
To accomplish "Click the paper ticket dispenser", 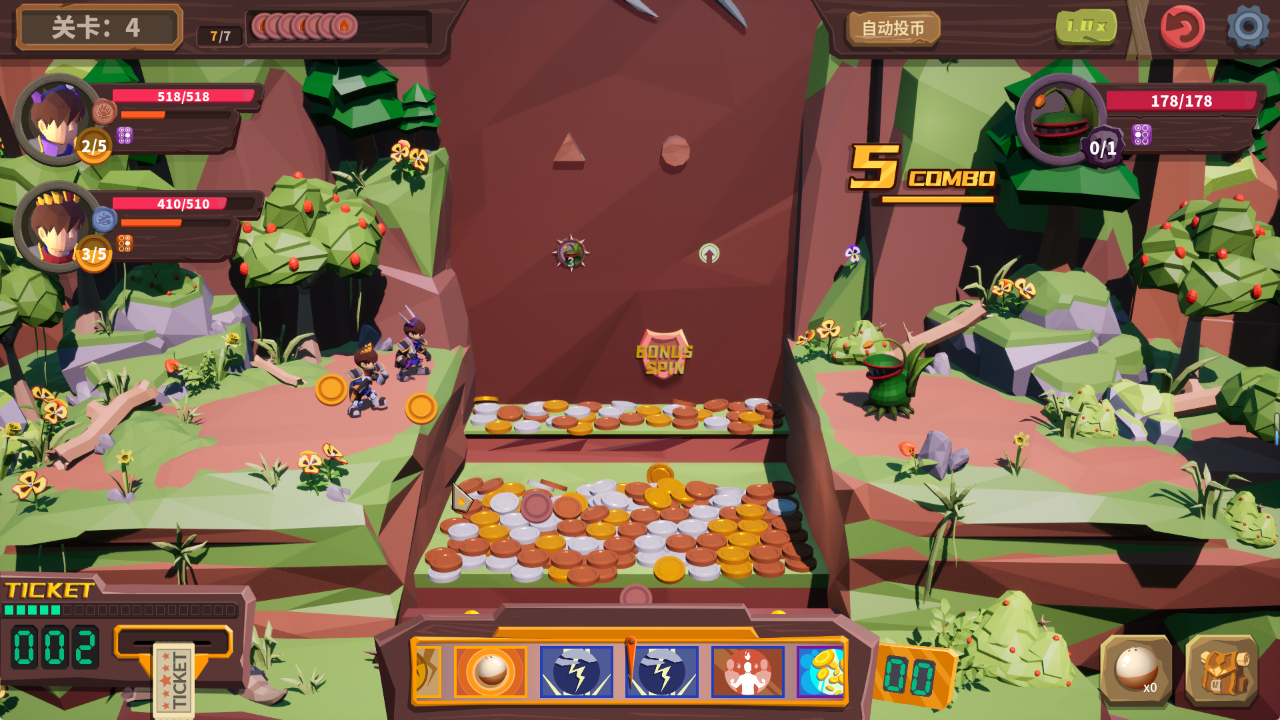I will [173, 678].
